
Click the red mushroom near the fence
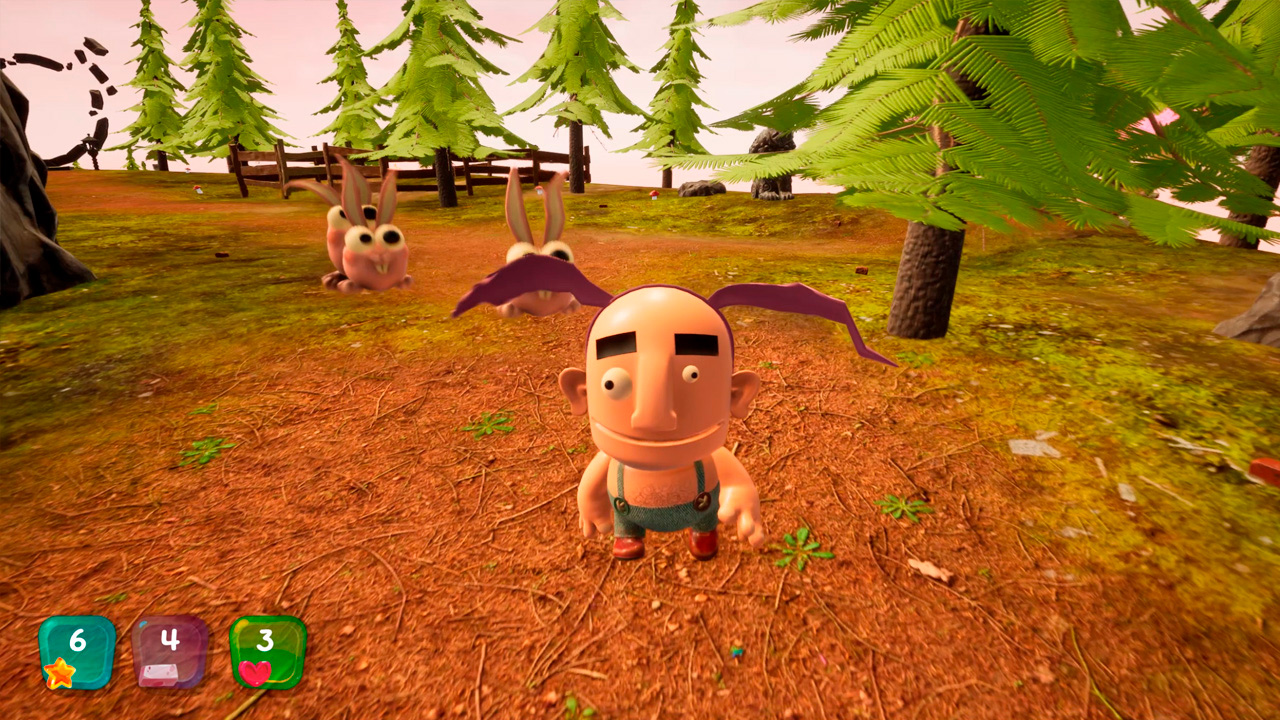(x=654, y=194)
